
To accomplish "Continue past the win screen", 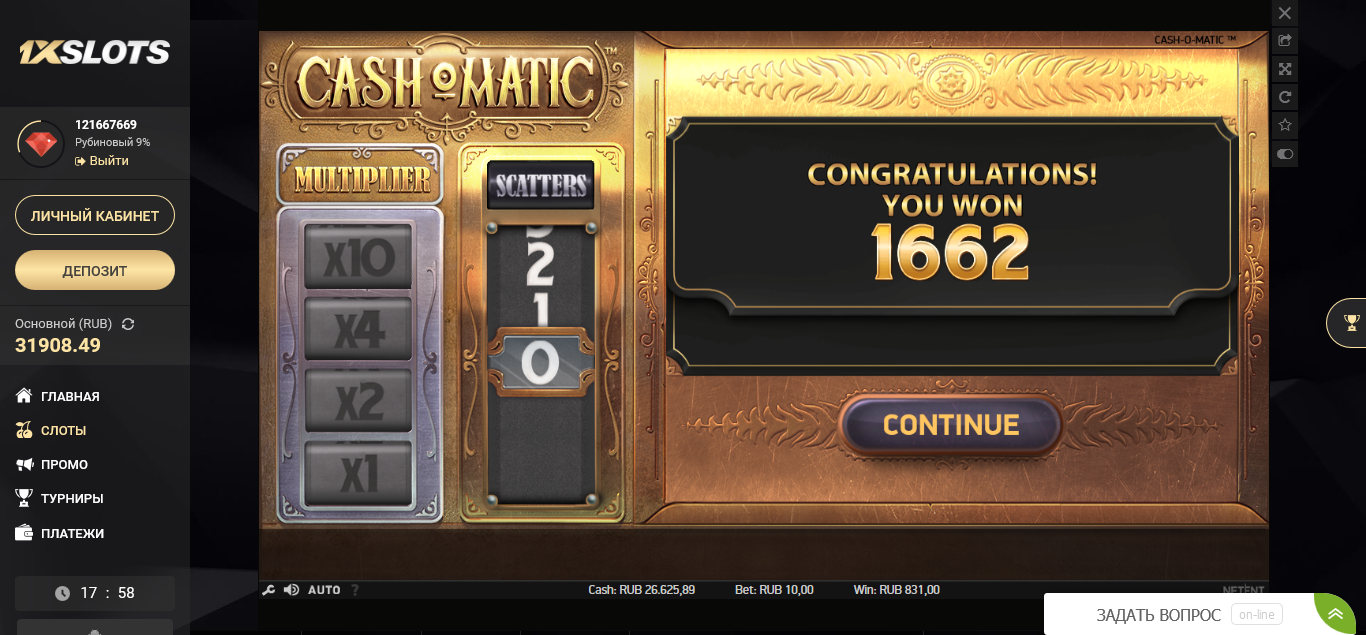I will (950, 425).
